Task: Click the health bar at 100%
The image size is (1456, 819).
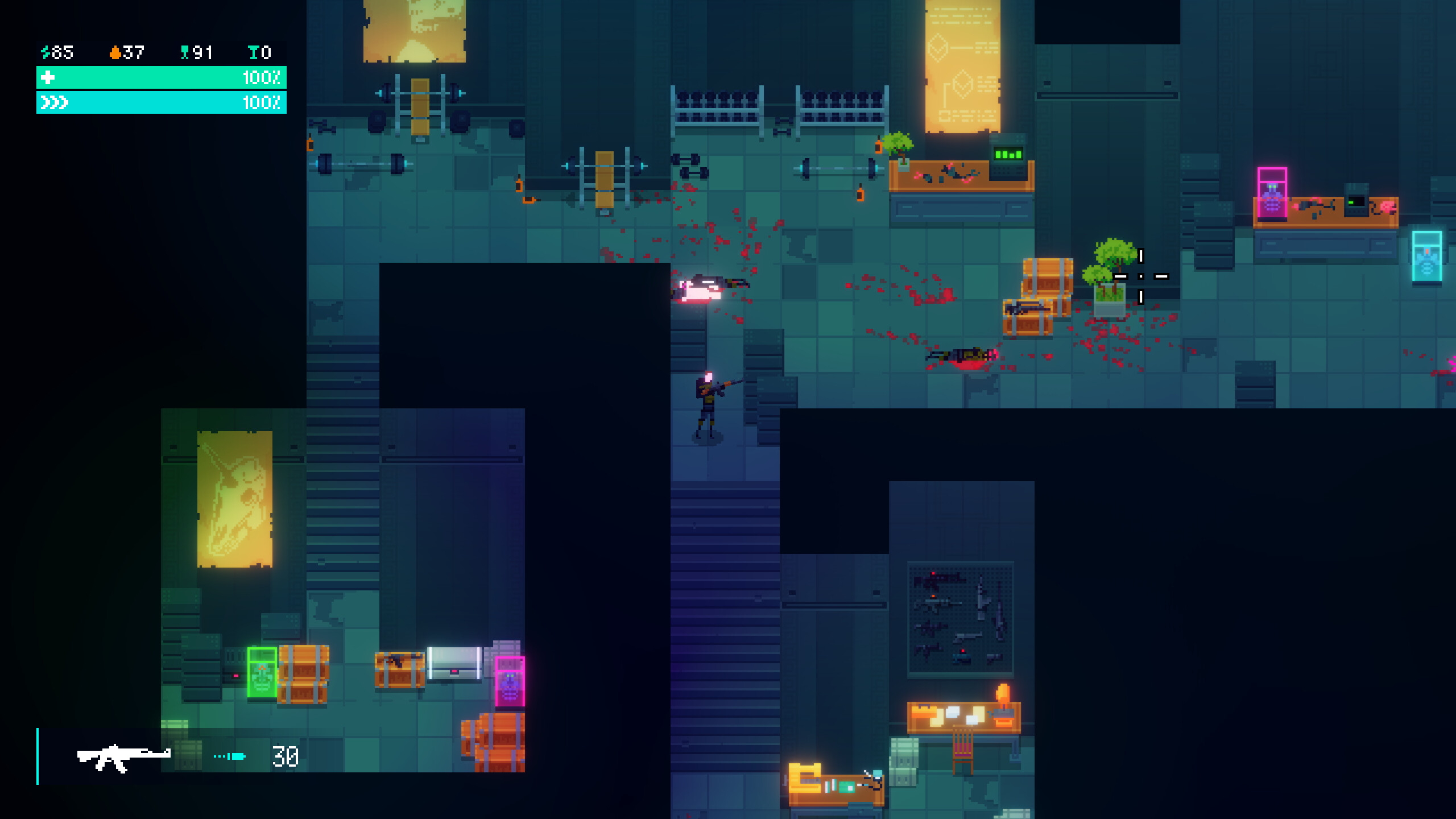Action: [161, 78]
